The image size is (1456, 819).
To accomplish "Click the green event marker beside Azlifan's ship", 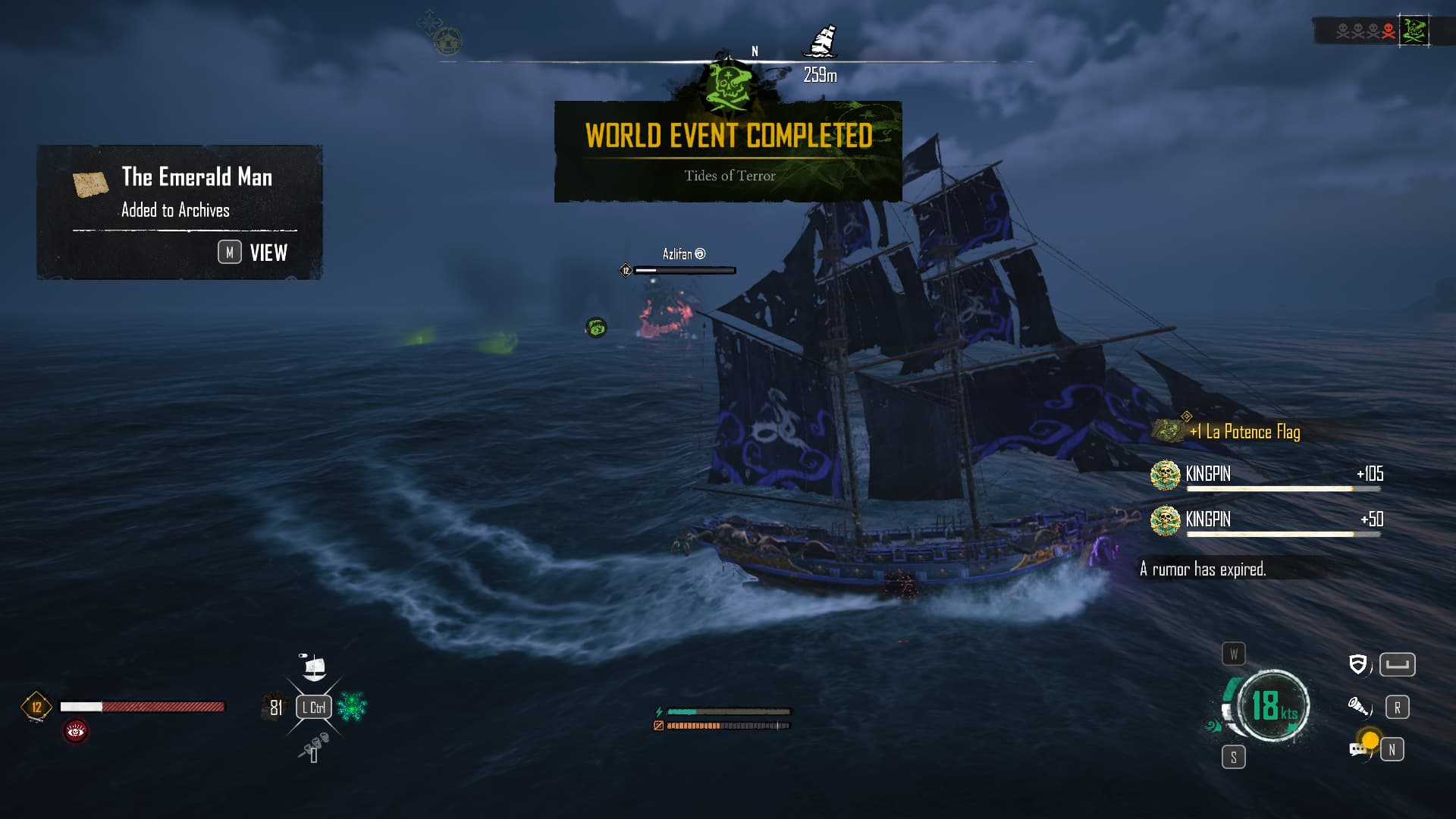I will (x=596, y=328).
